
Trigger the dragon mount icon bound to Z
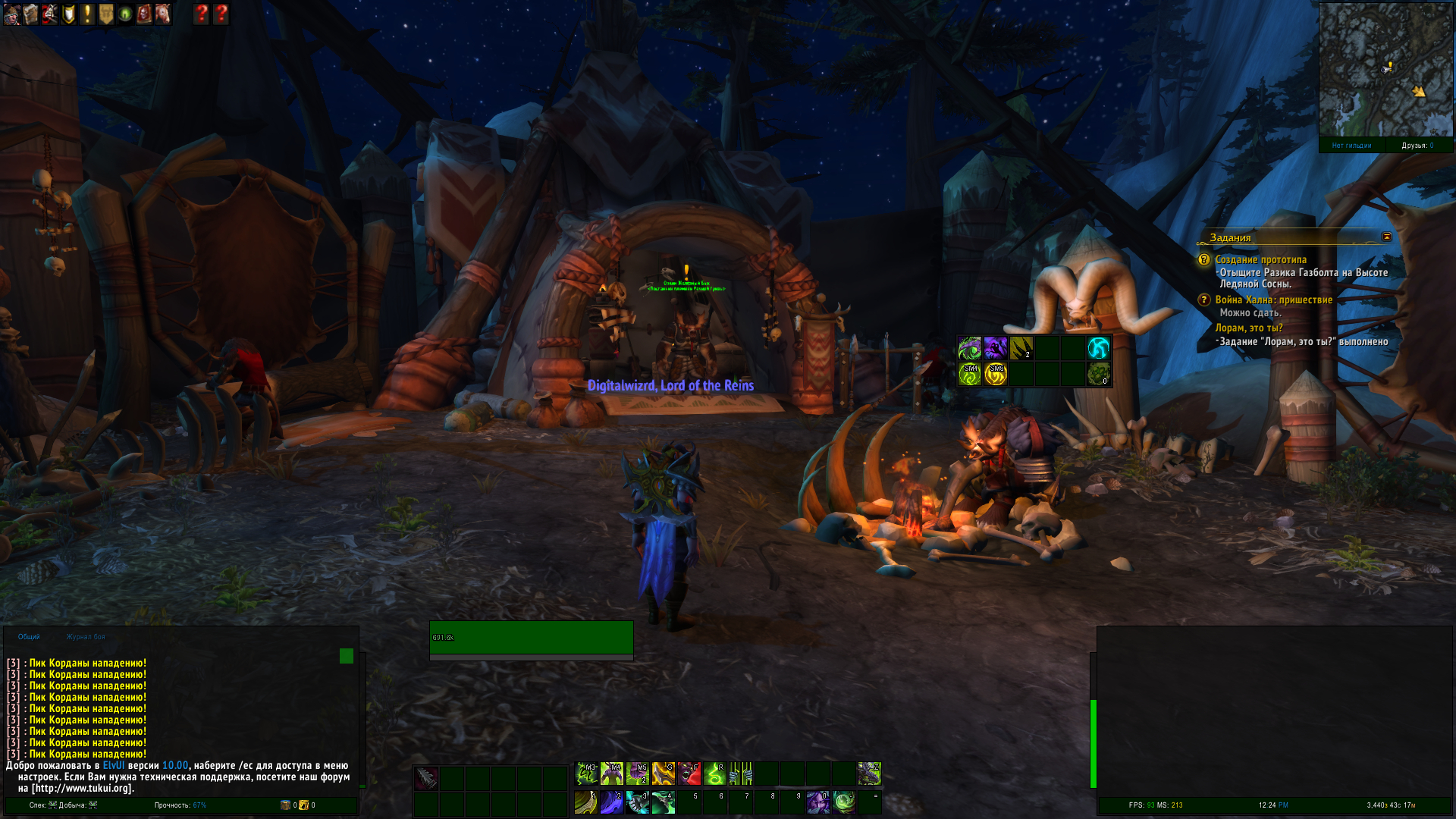869,773
